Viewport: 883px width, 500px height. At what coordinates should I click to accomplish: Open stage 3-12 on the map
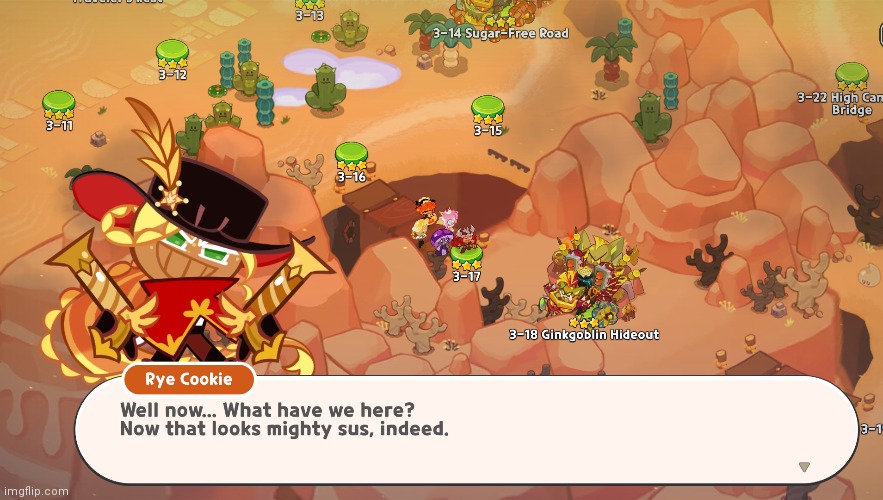(172, 54)
